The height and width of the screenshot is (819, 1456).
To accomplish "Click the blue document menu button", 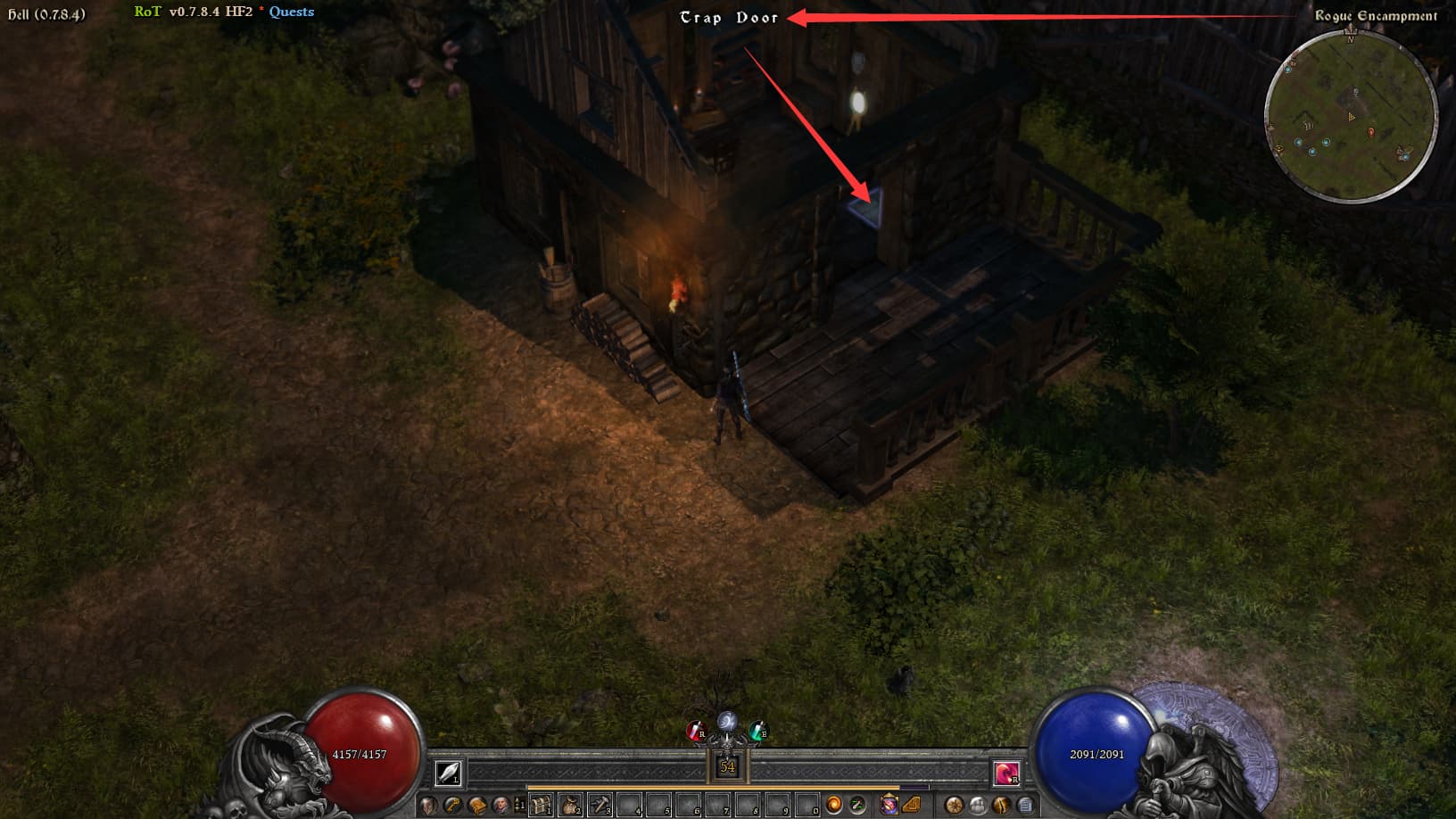I will (x=1026, y=805).
